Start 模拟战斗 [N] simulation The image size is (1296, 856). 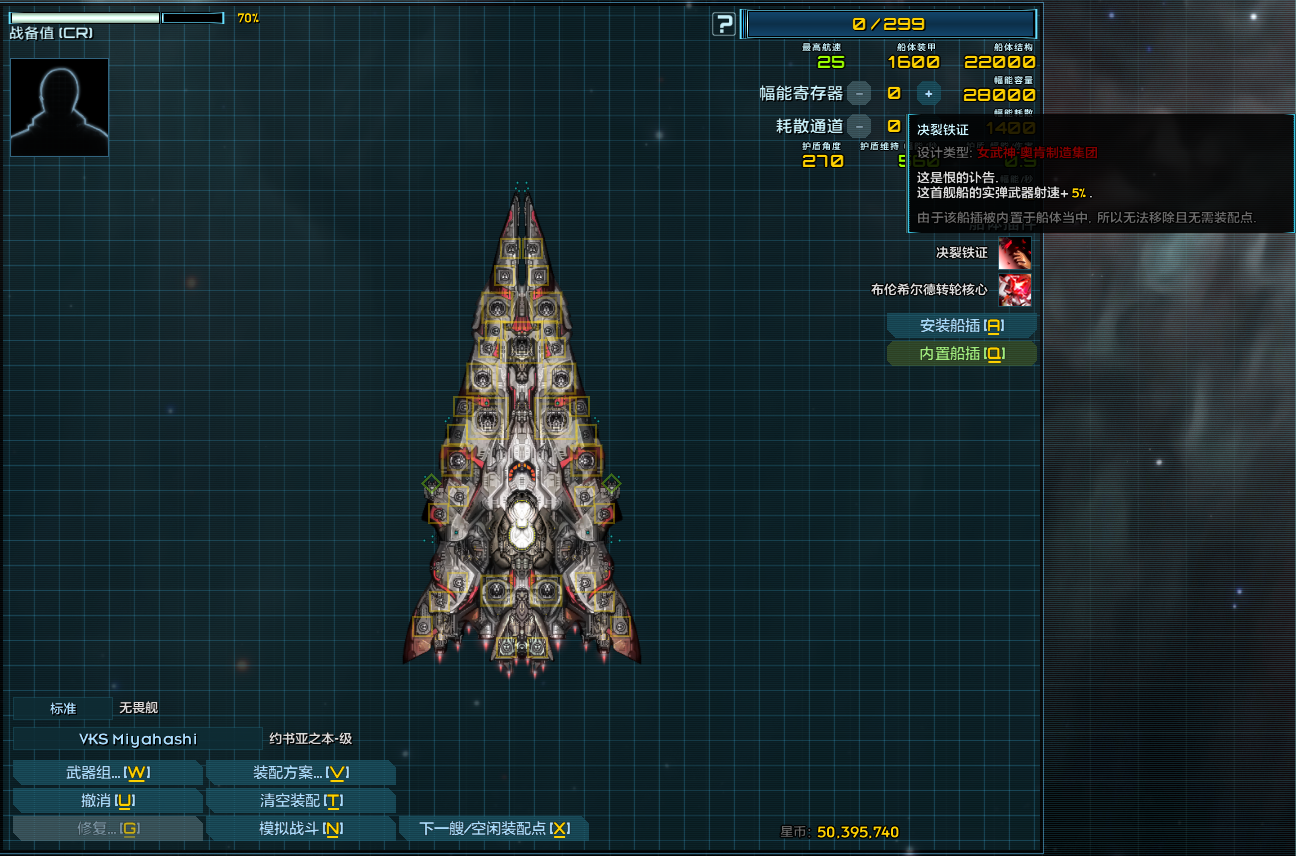point(299,828)
